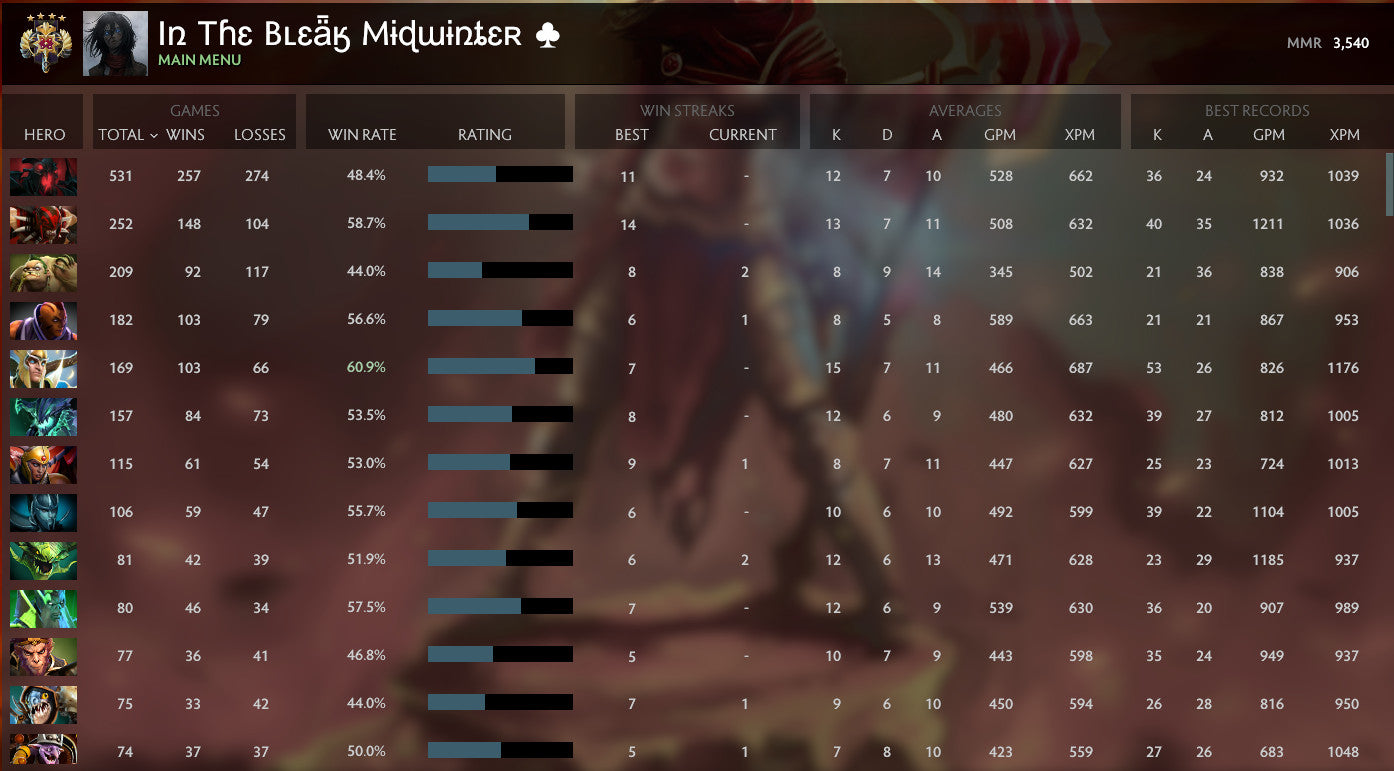Click the WIN RATE column header

[360, 134]
